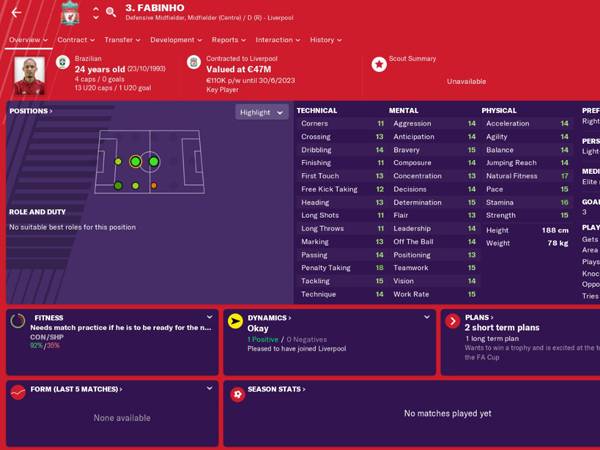Viewport: 600px width, 450px height.
Task: Open the Reports menu
Action: click(x=228, y=40)
